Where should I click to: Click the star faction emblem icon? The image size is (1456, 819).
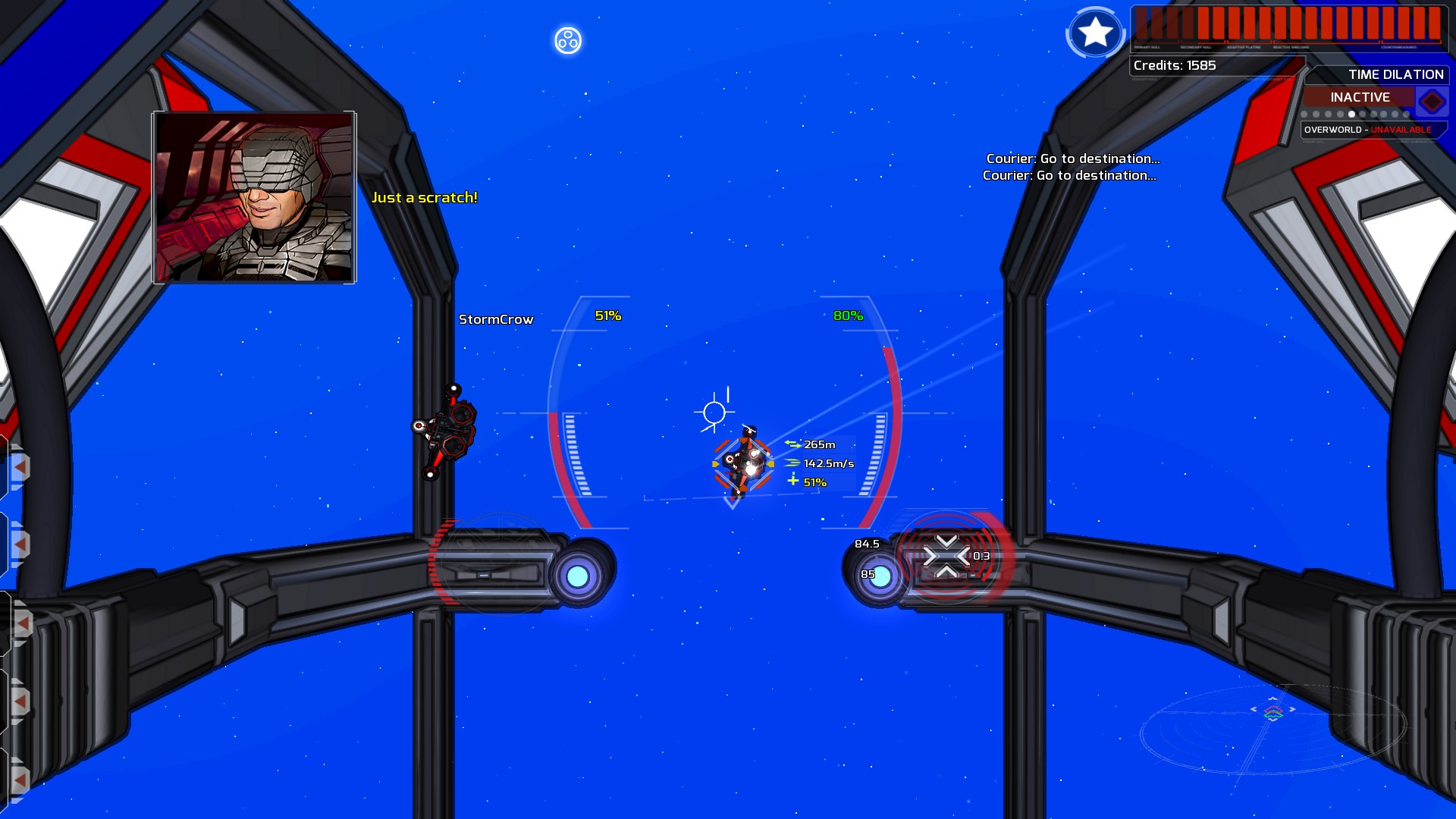point(1095,33)
